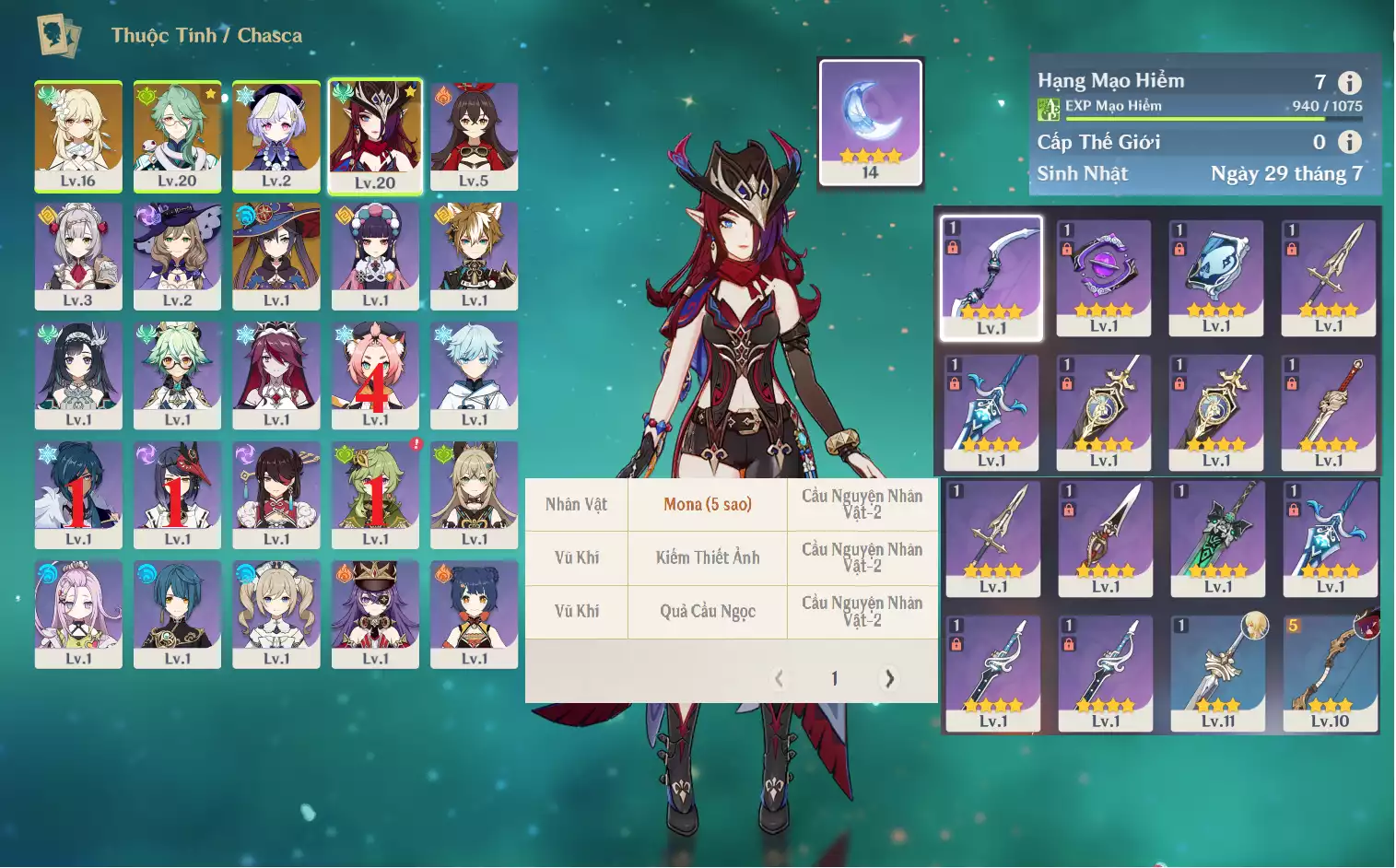Screen dimensions: 1396x868
Task: Click the Mona (5 sao) table entry
Action: click(708, 505)
